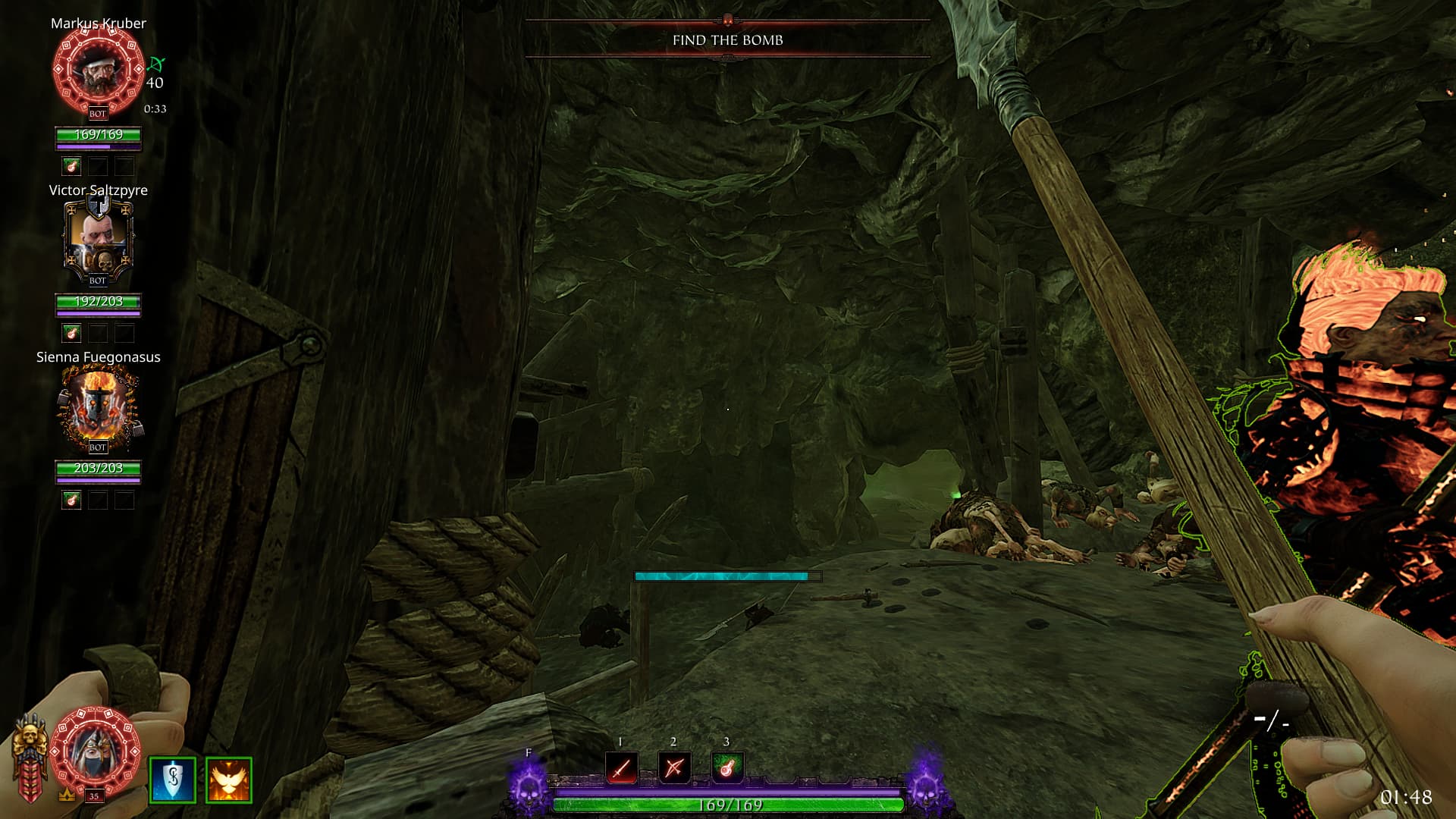The image size is (1456, 819).
Task: Select the melee weapon slot 1
Action: click(621, 768)
